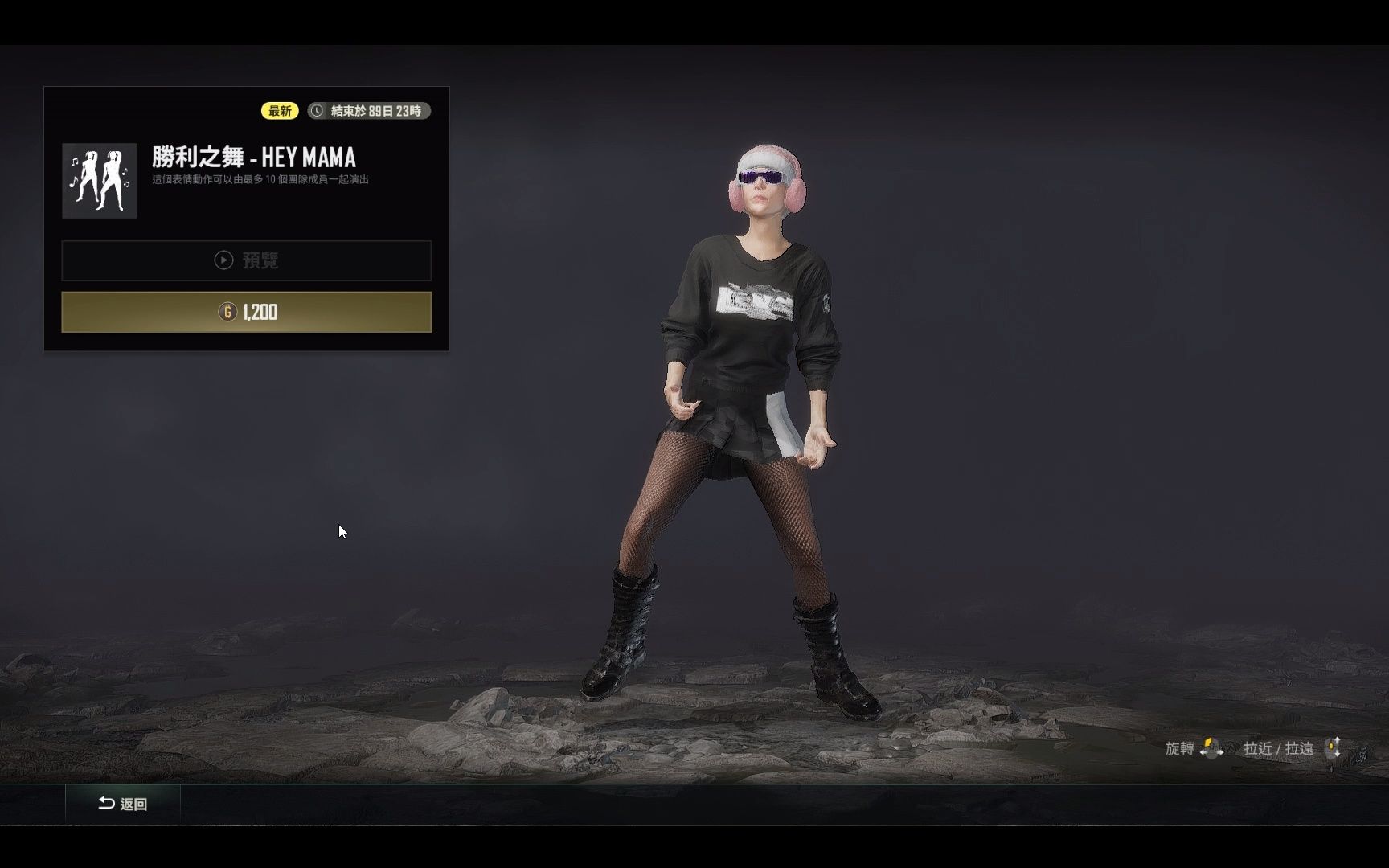Toggle the 預覽 preview playback
The height and width of the screenshot is (868, 1389).
[x=245, y=260]
